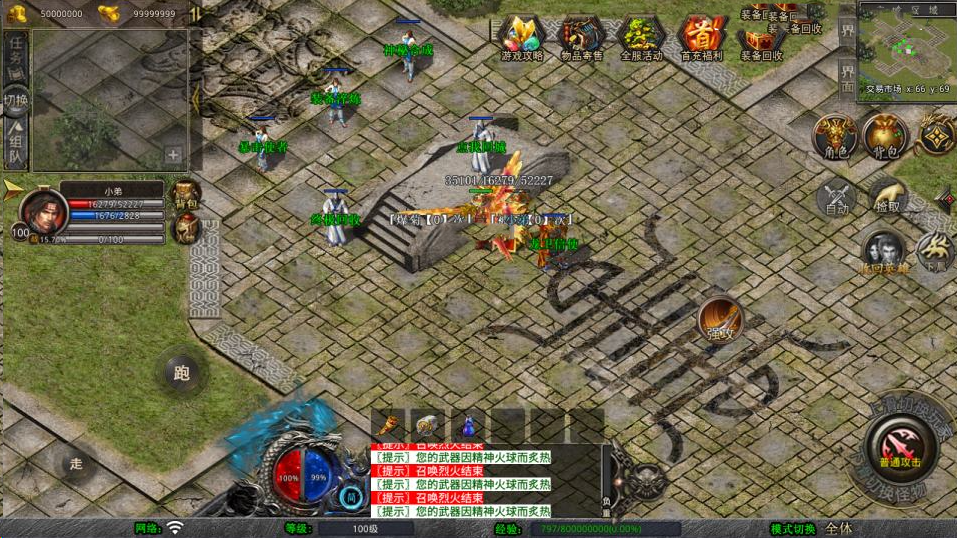Open the 游戏攻略 game guide icon
957x538 pixels.
[x=522, y=39]
